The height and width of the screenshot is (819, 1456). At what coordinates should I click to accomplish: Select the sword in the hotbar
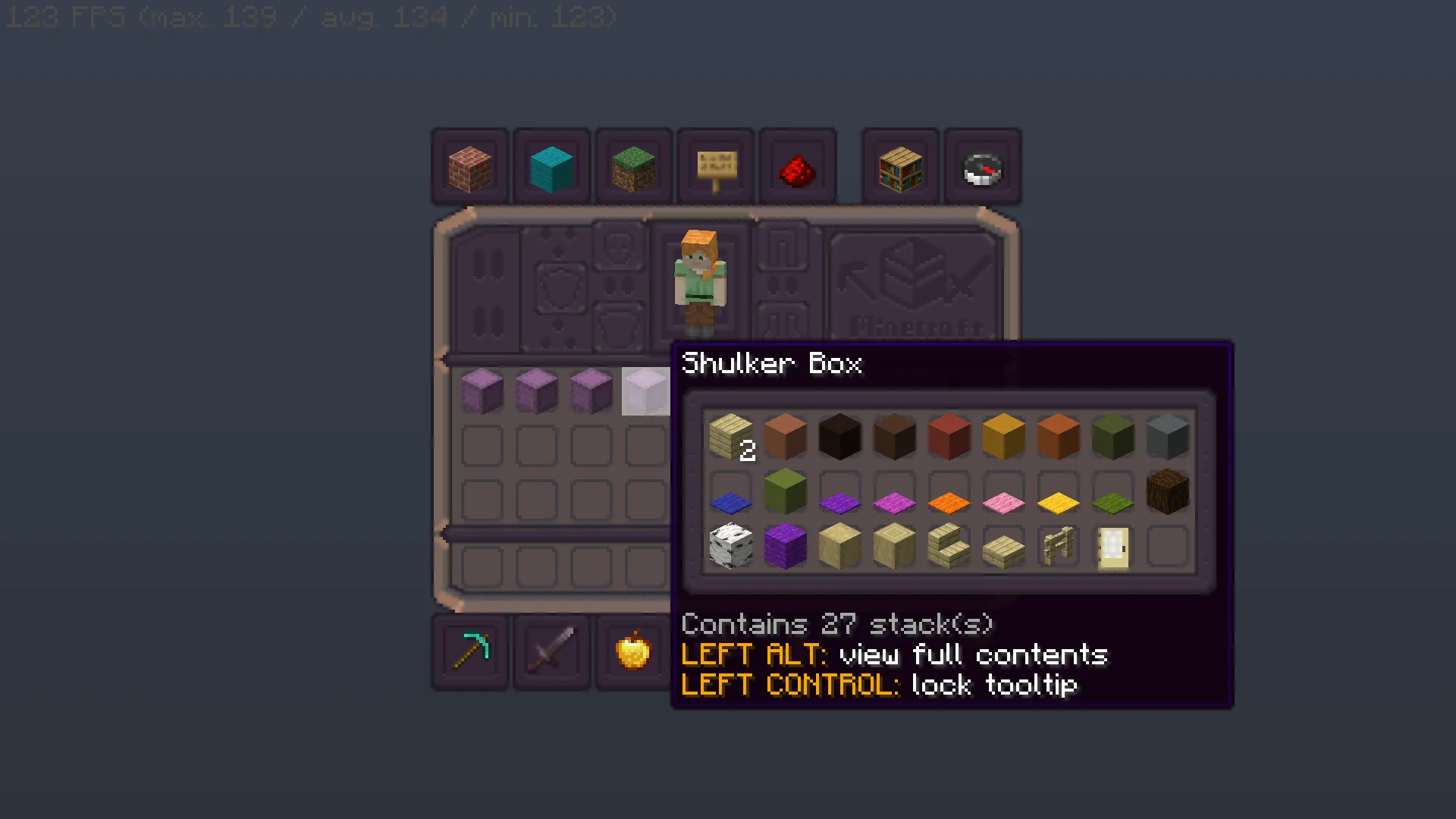[551, 652]
